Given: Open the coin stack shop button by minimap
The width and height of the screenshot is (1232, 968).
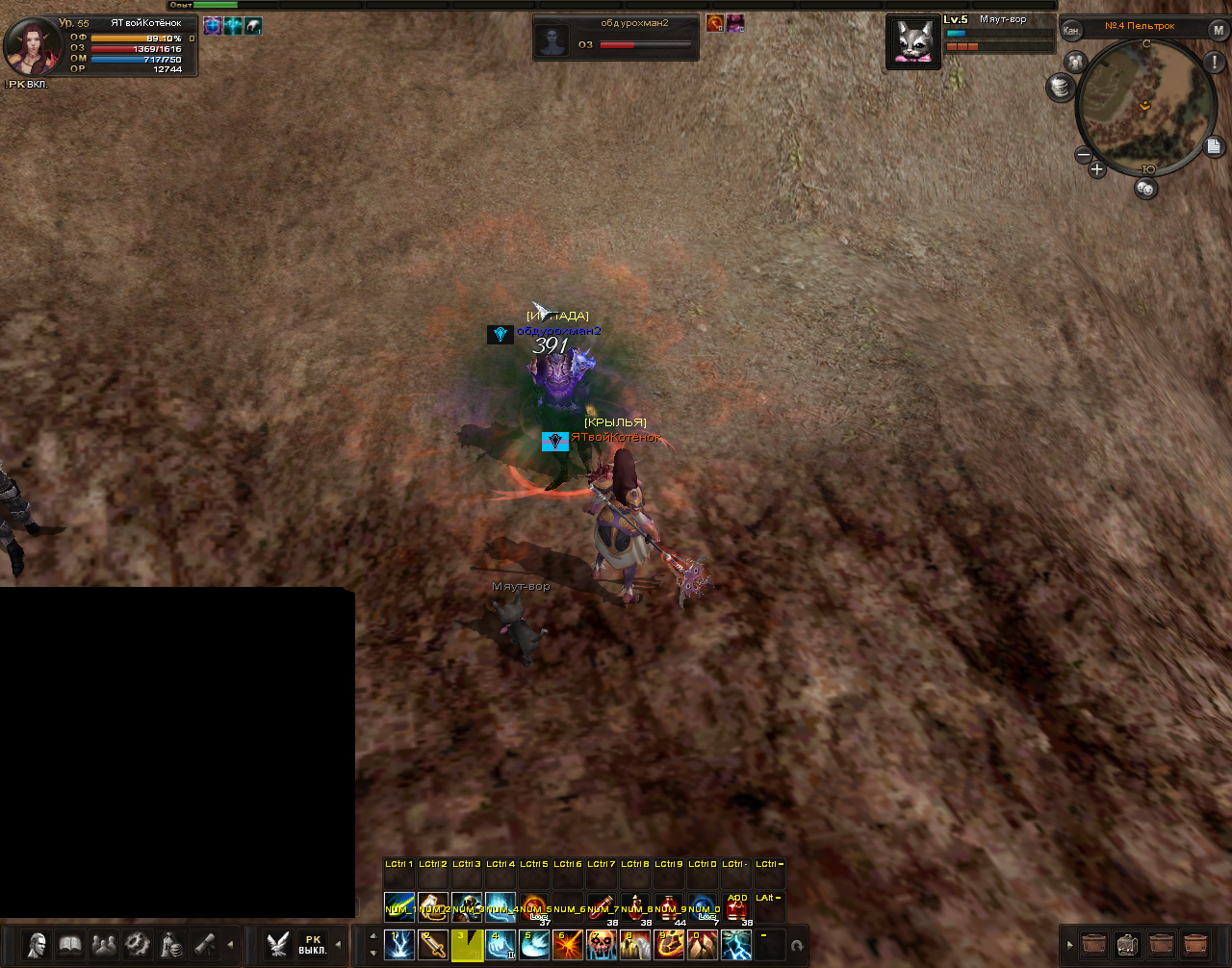Looking at the screenshot, I should (x=1061, y=88).
